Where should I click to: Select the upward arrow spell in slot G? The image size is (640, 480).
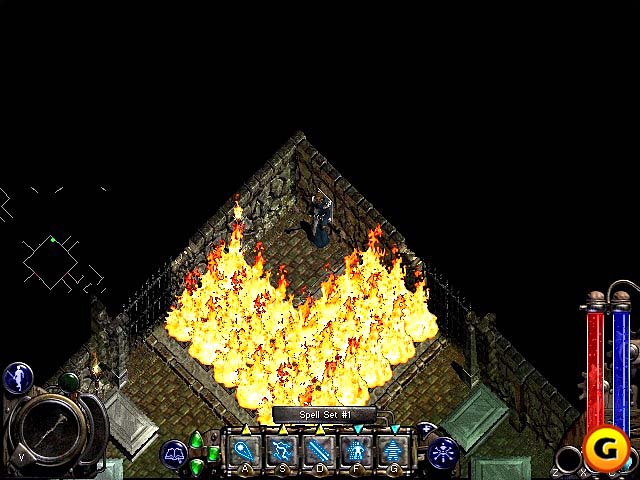point(391,450)
